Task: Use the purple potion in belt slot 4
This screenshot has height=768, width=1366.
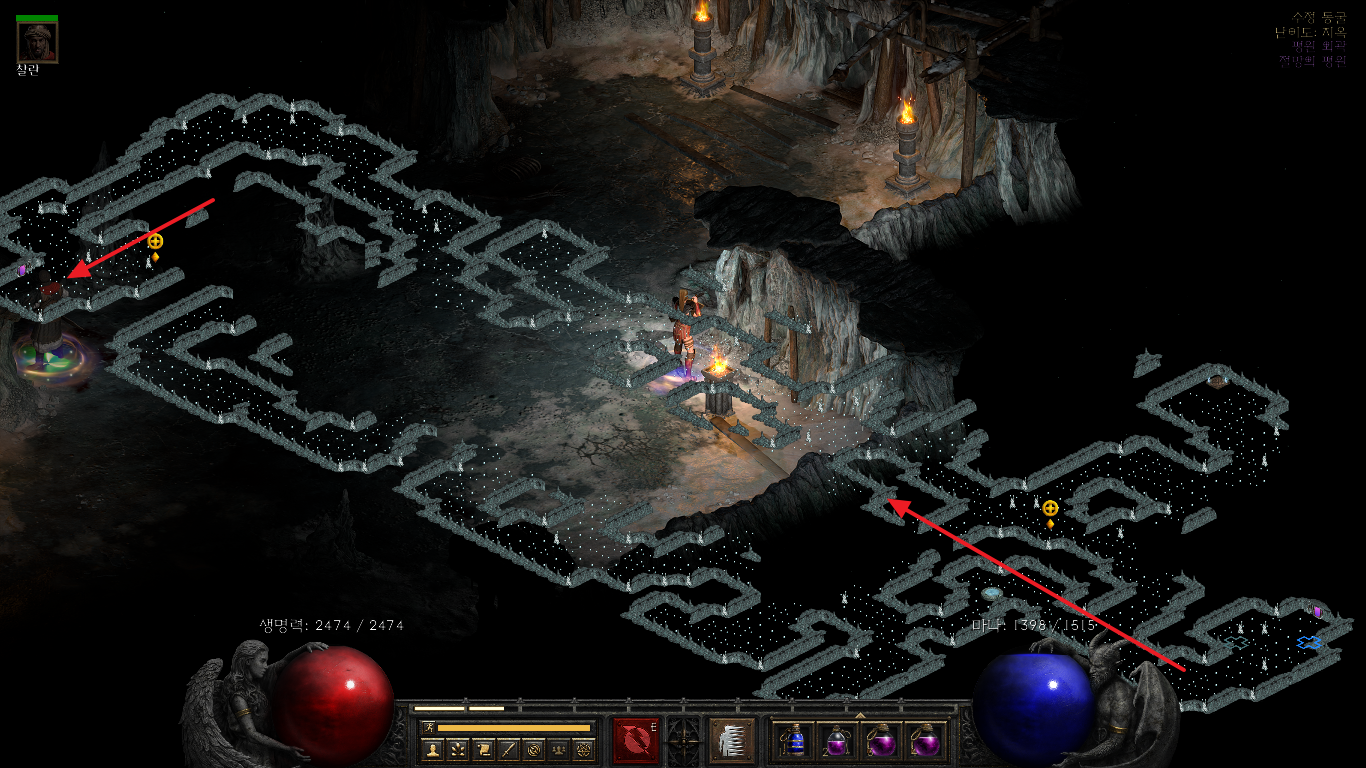Action: tap(925, 742)
